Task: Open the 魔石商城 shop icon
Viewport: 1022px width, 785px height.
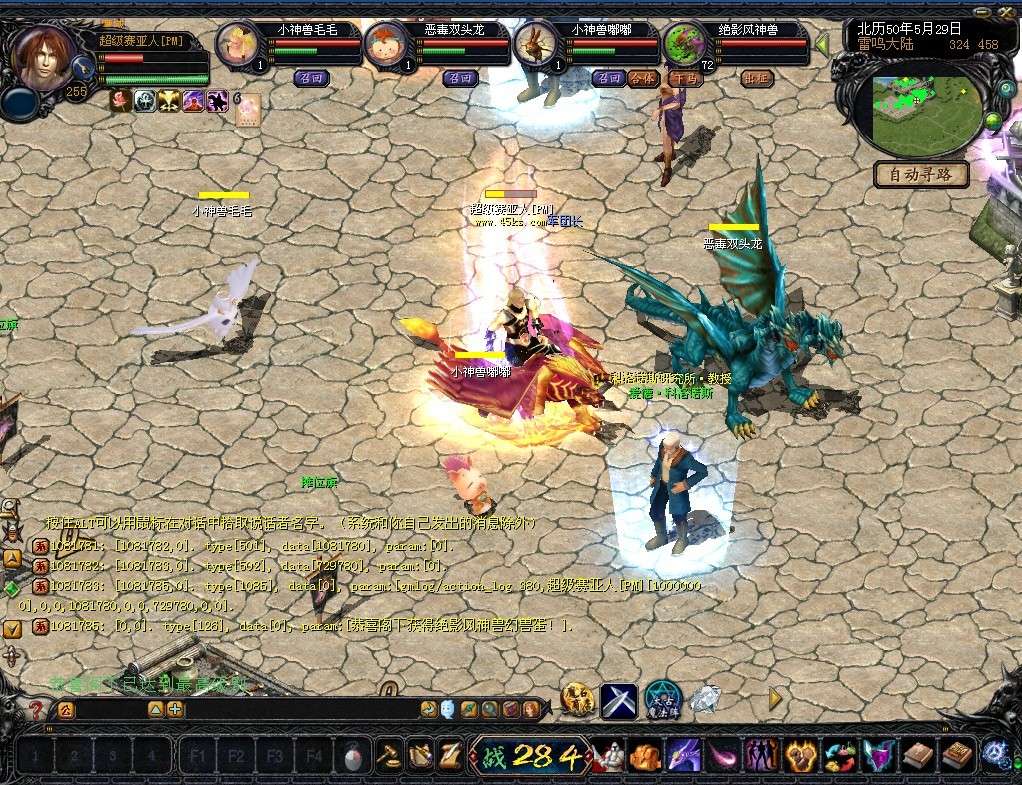Action: tap(578, 699)
